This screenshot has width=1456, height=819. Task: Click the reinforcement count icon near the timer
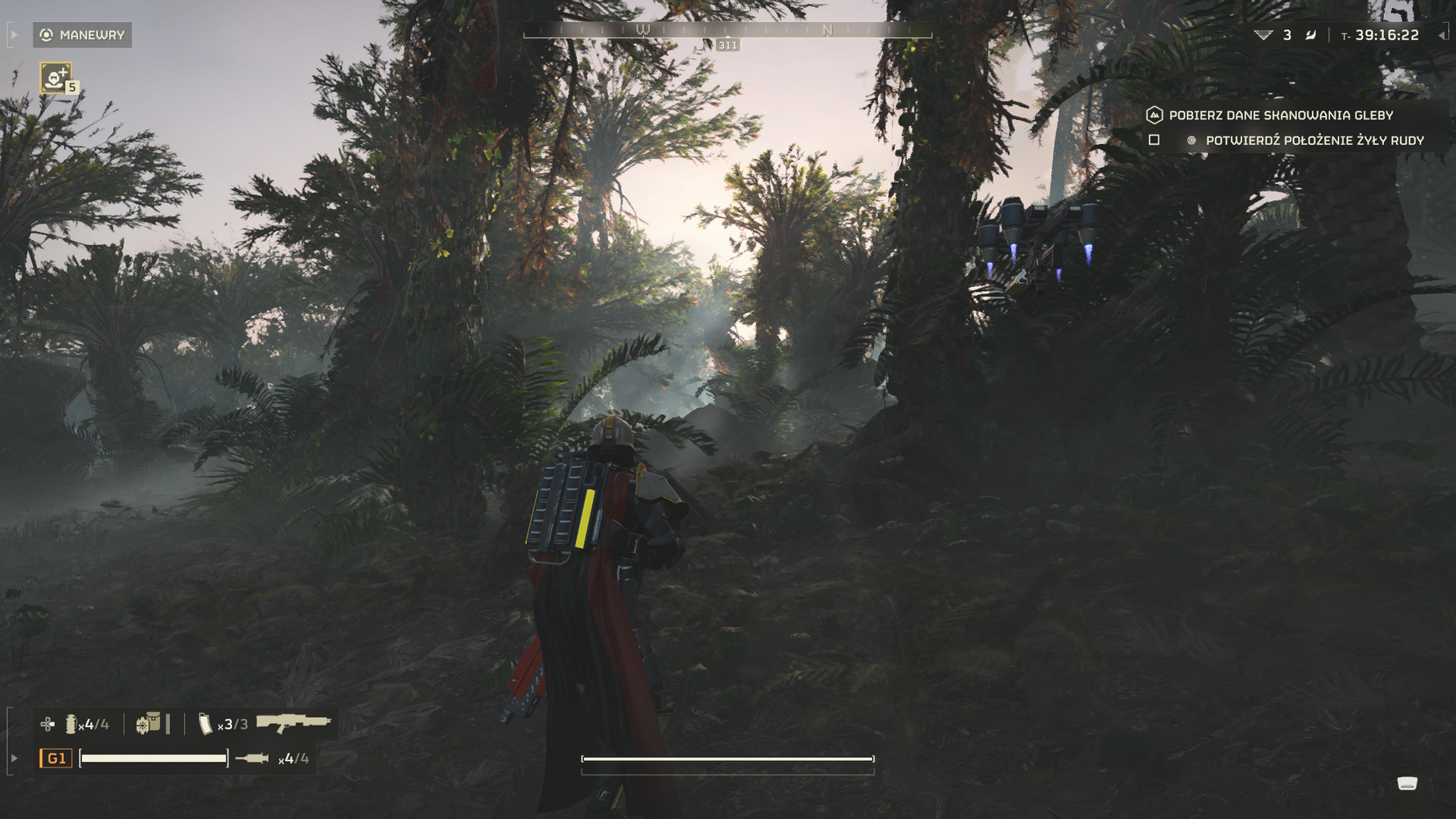[1263, 35]
